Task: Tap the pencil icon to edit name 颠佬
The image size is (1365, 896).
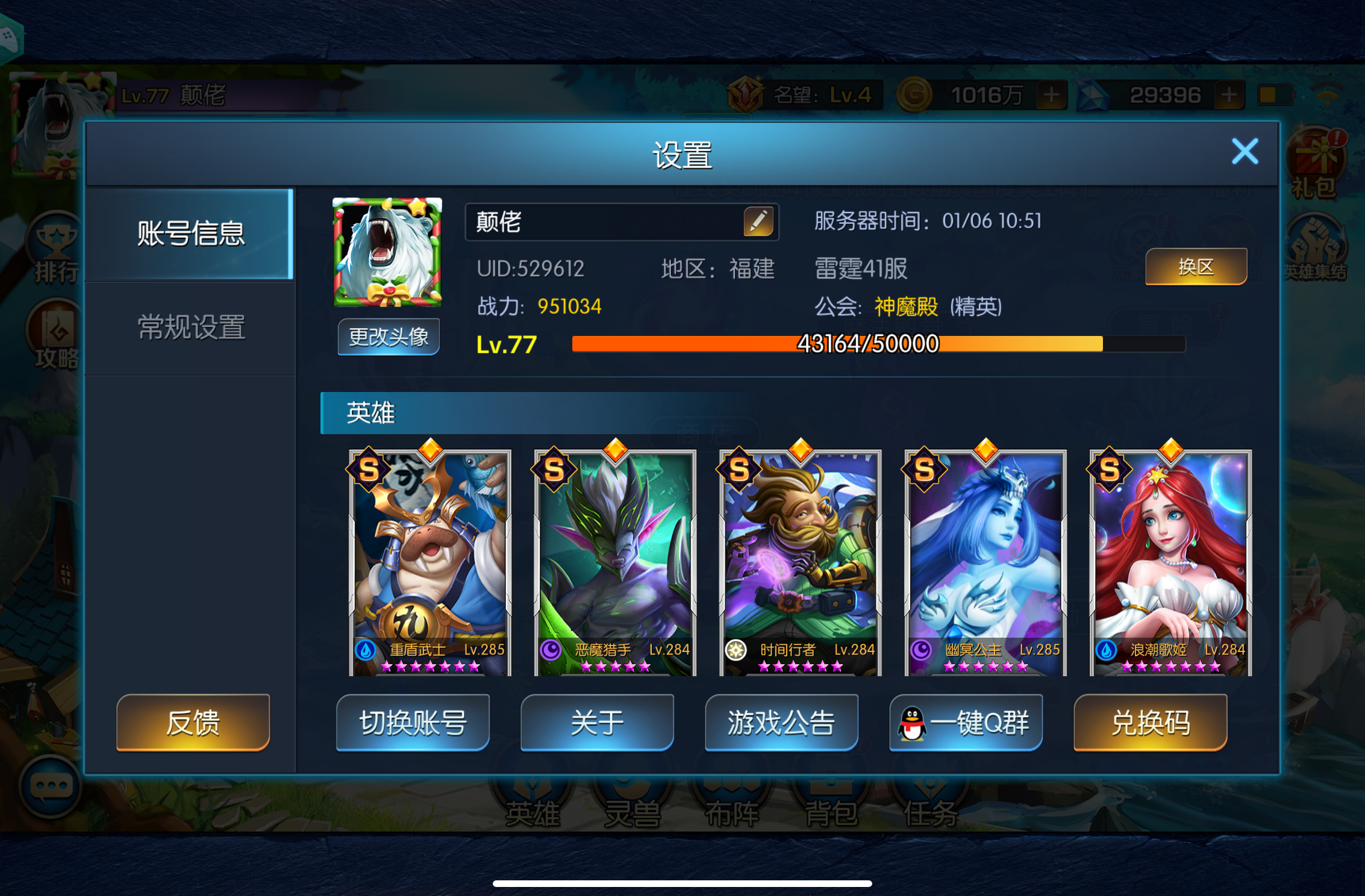Action: (x=758, y=221)
